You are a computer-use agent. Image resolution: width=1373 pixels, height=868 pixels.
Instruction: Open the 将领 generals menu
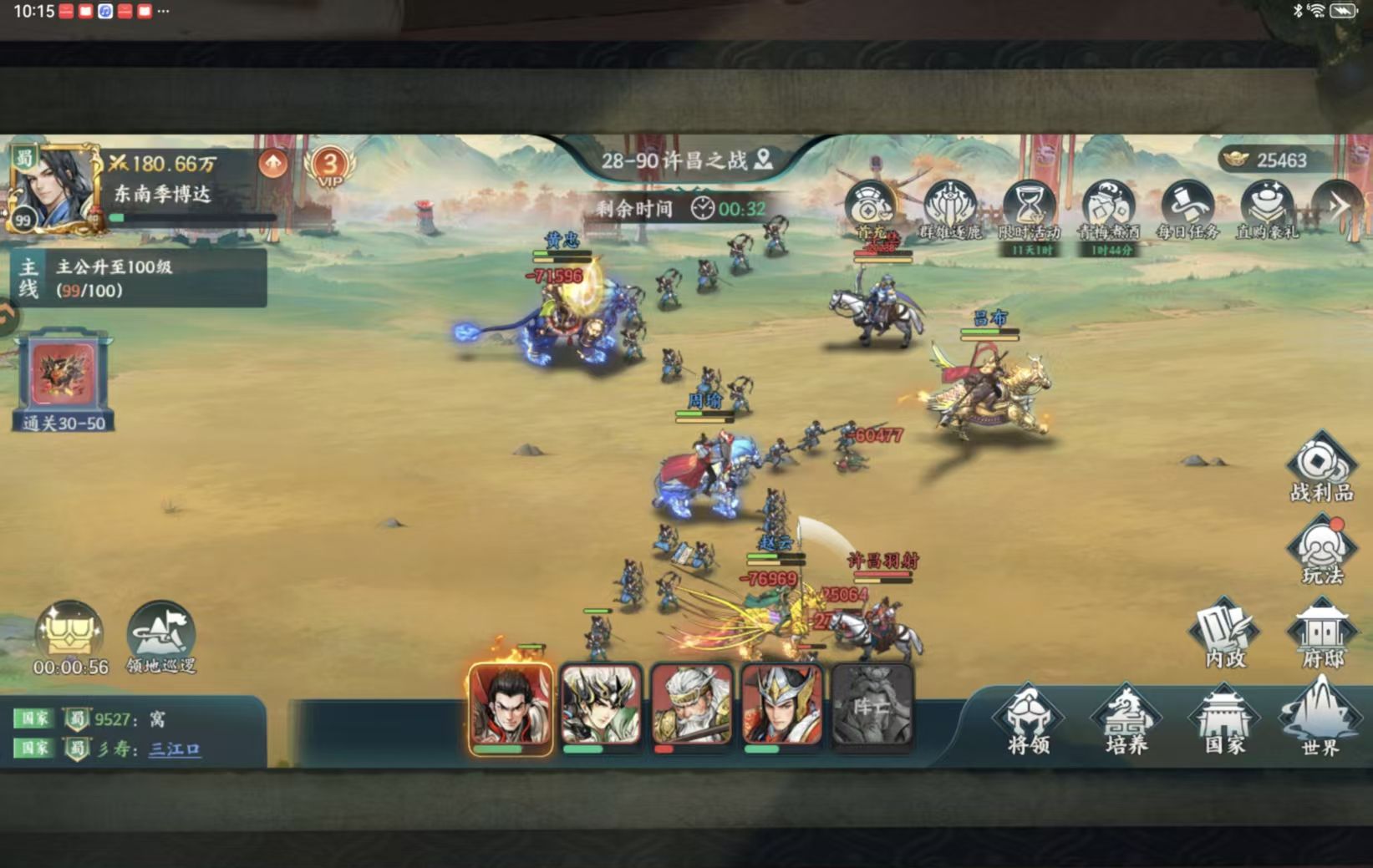click(1028, 719)
